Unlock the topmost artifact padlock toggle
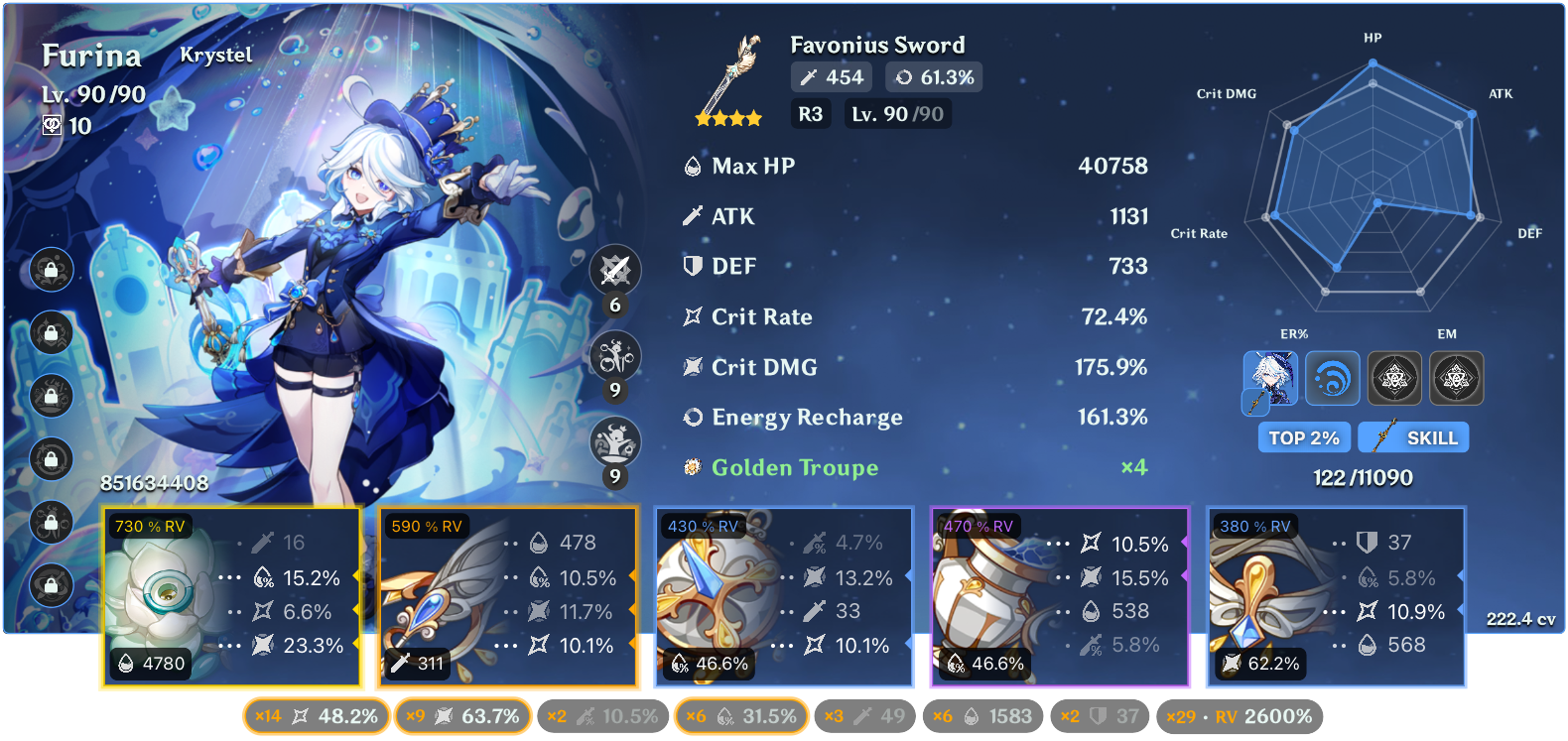Screen dimensions: 1568x741 pos(51,270)
